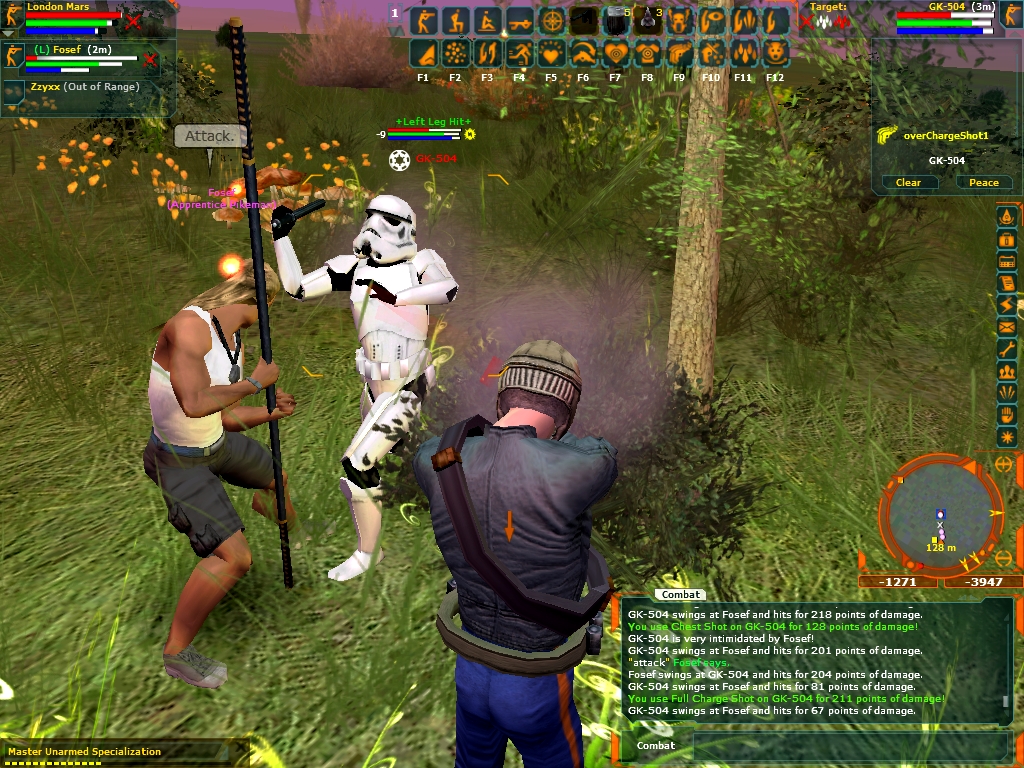Use the crosshair target ability slot

coord(551,20)
